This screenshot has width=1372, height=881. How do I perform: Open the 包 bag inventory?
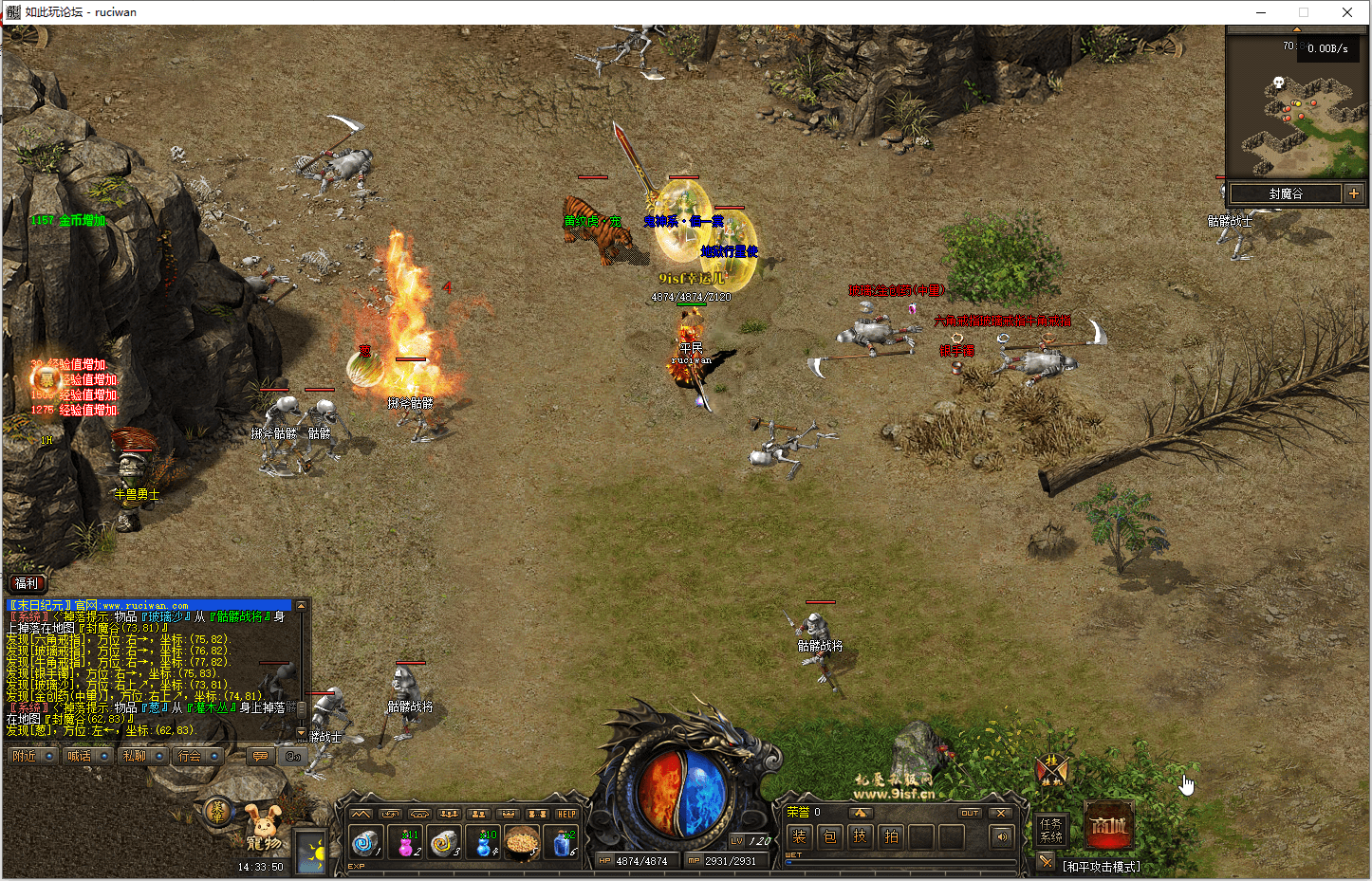click(x=829, y=836)
